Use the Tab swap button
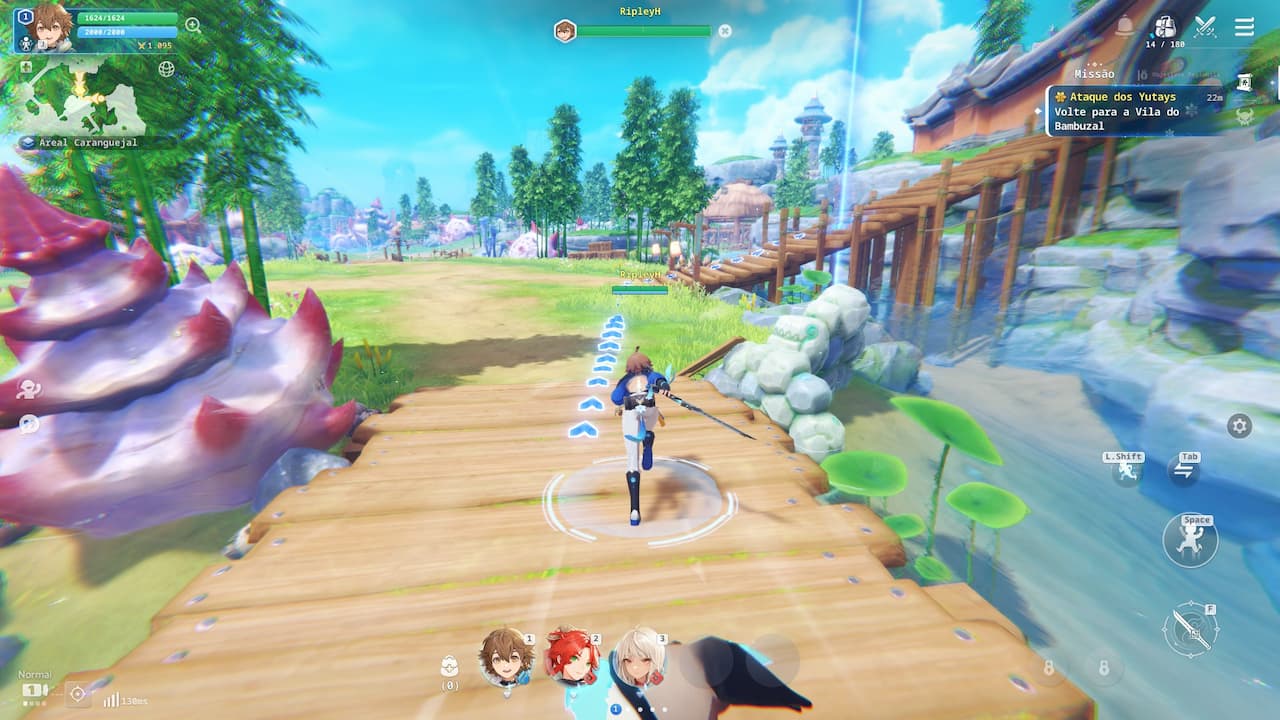This screenshot has width=1280, height=720. click(1184, 471)
